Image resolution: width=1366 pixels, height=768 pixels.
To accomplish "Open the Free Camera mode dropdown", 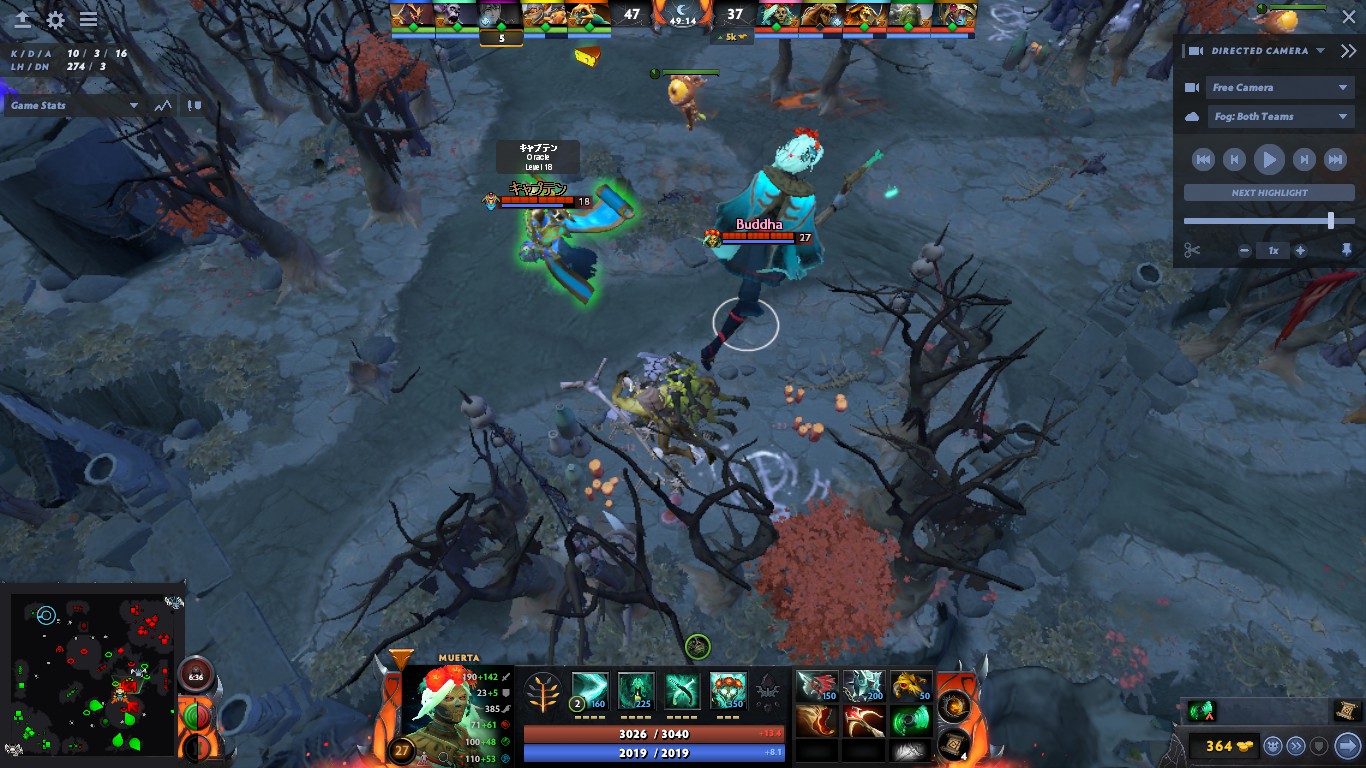I will point(1281,87).
